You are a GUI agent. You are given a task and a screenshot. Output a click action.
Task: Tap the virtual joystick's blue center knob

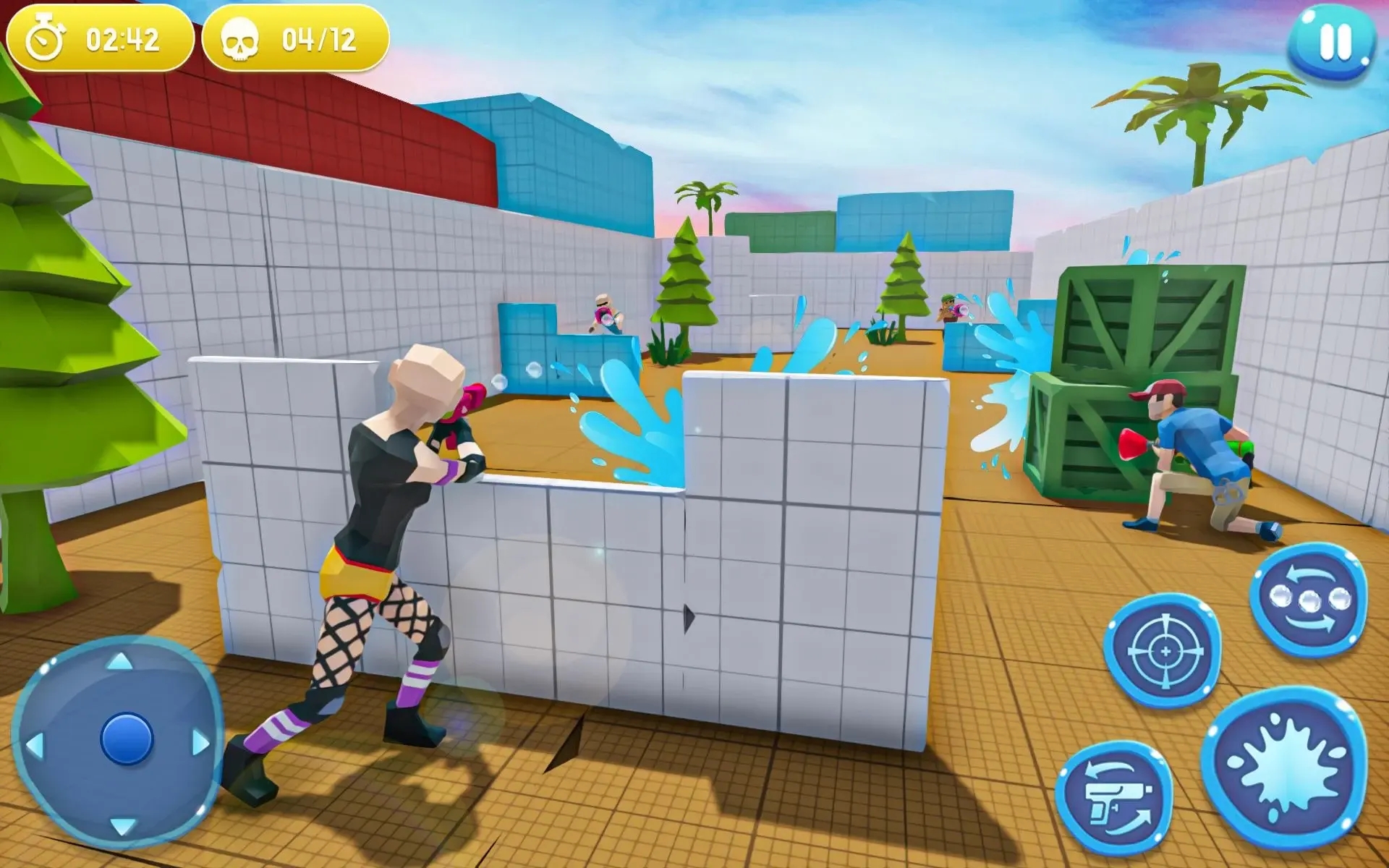(127, 739)
